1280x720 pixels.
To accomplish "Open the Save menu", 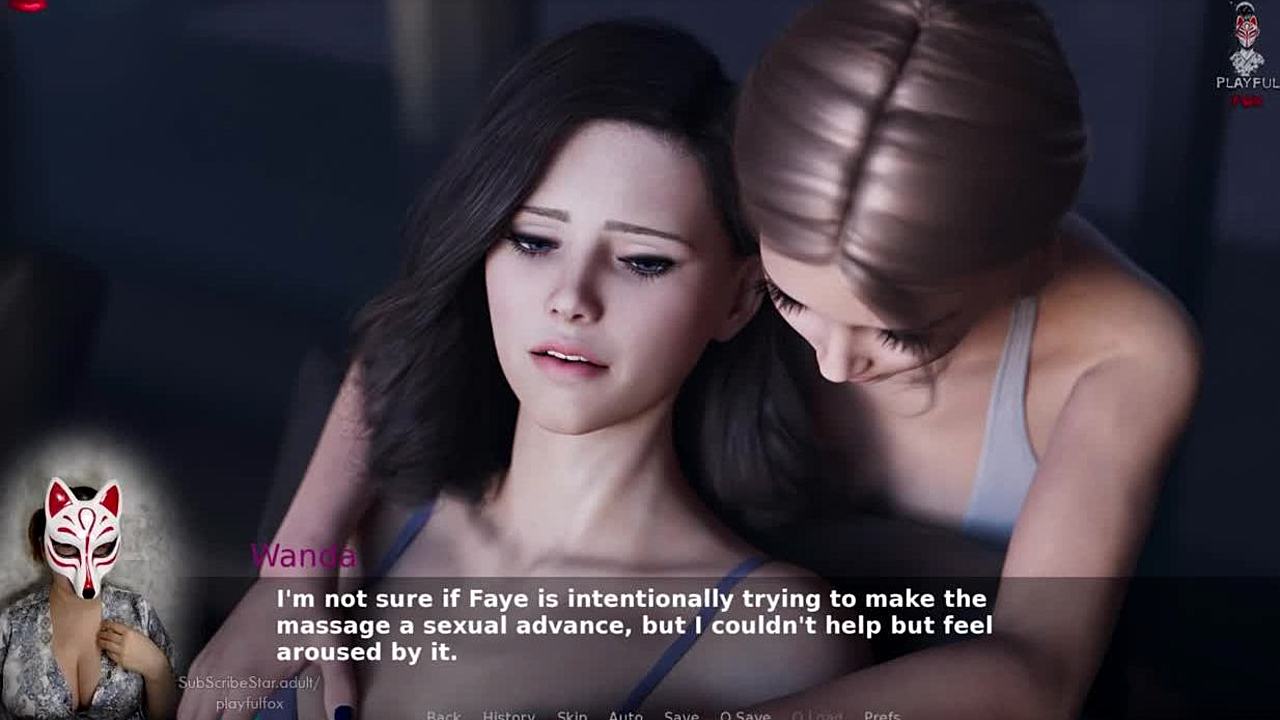I will pos(681,715).
